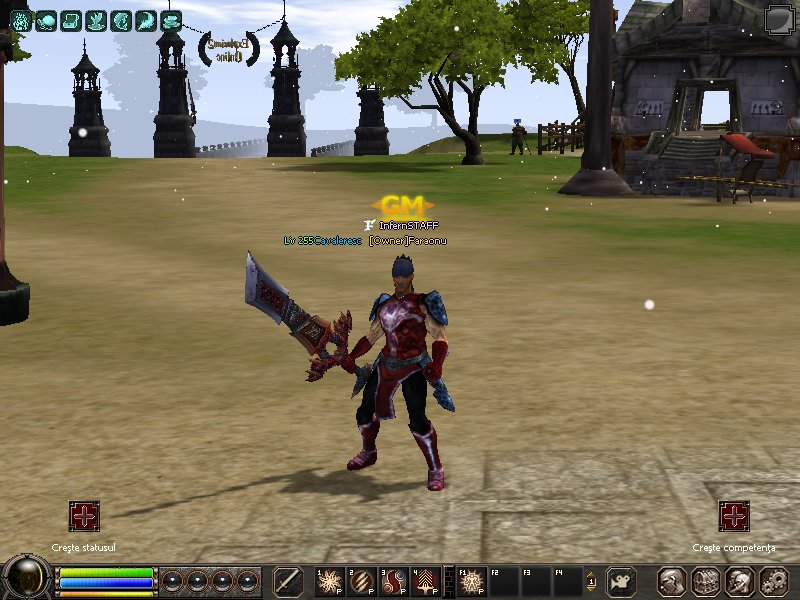Click the first cyan speckled buff icon
Viewport: 800px width, 600px height.
point(20,20)
